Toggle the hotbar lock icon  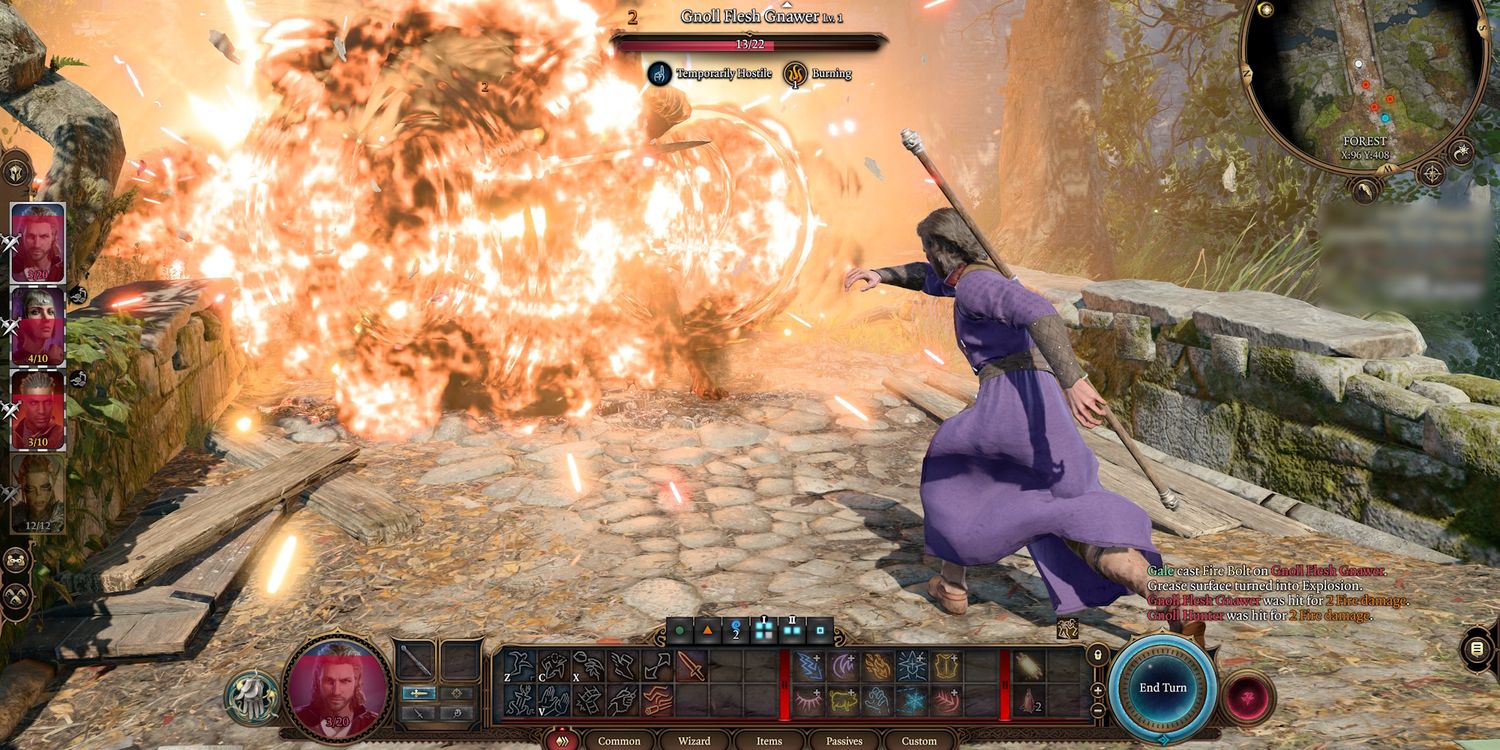coord(1097,656)
